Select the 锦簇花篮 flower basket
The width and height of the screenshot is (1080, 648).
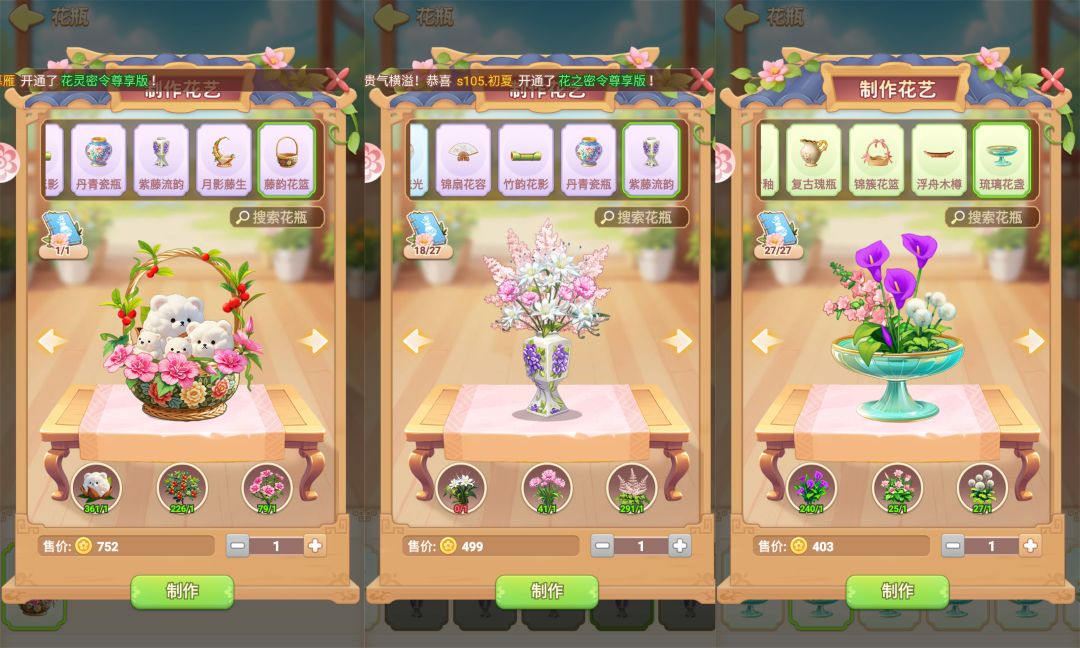click(876, 159)
